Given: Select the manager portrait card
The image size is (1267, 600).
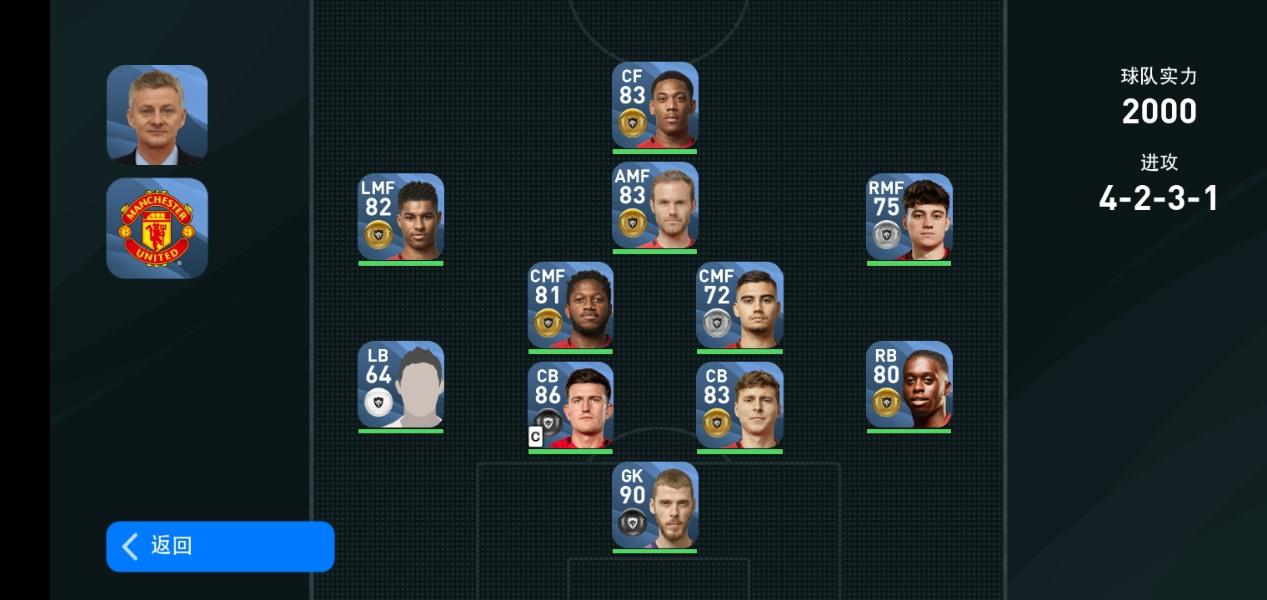Looking at the screenshot, I should (157, 115).
